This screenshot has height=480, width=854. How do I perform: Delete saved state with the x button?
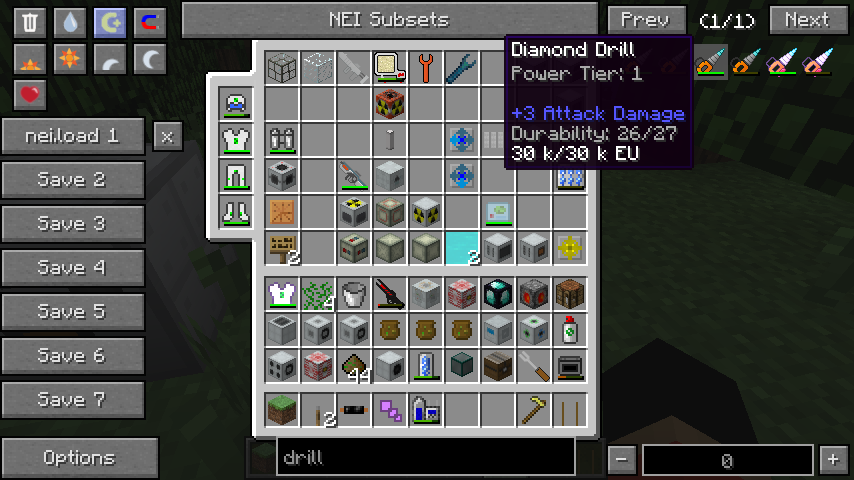click(168, 136)
